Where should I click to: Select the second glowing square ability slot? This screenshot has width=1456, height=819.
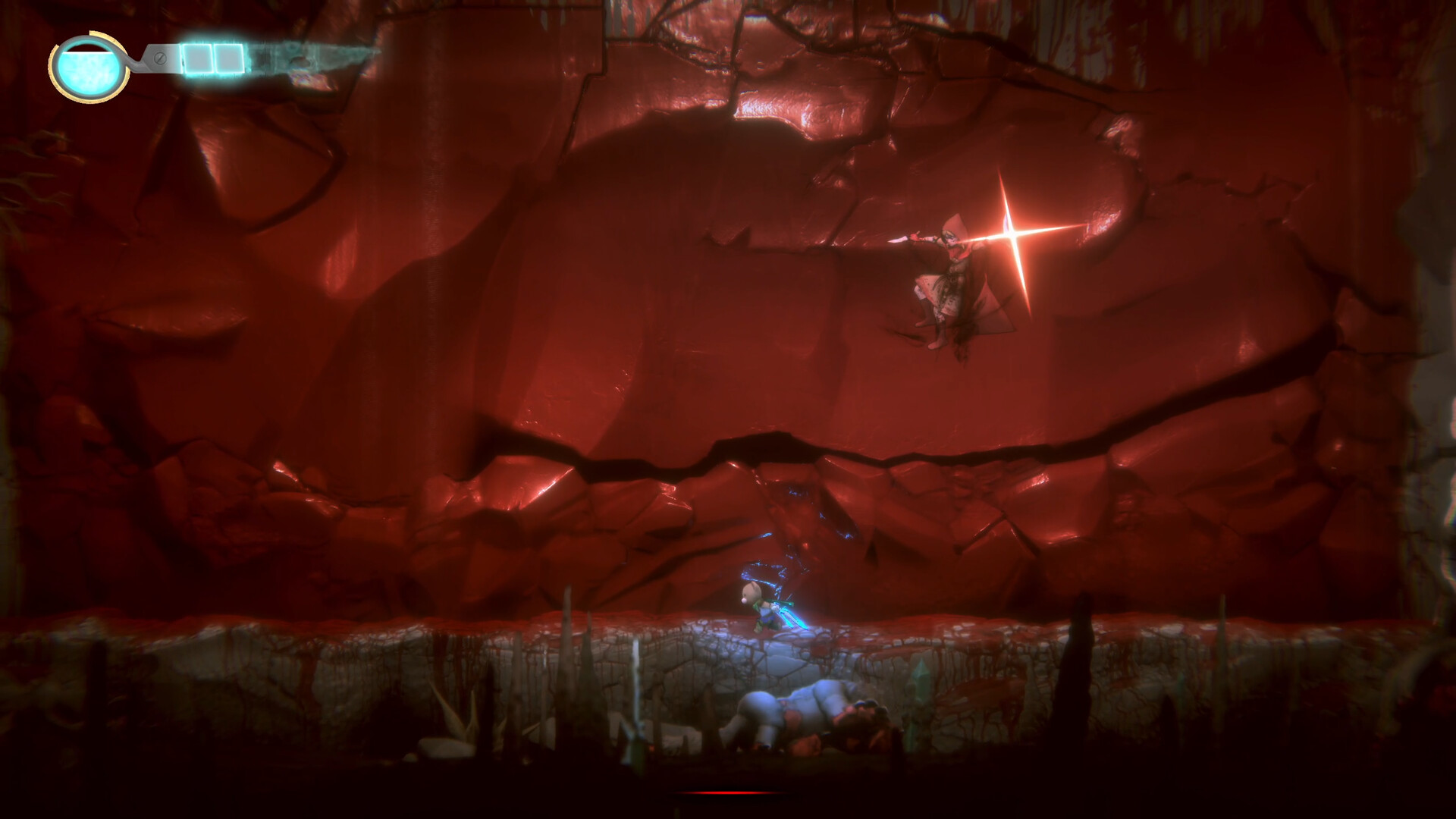point(227,58)
